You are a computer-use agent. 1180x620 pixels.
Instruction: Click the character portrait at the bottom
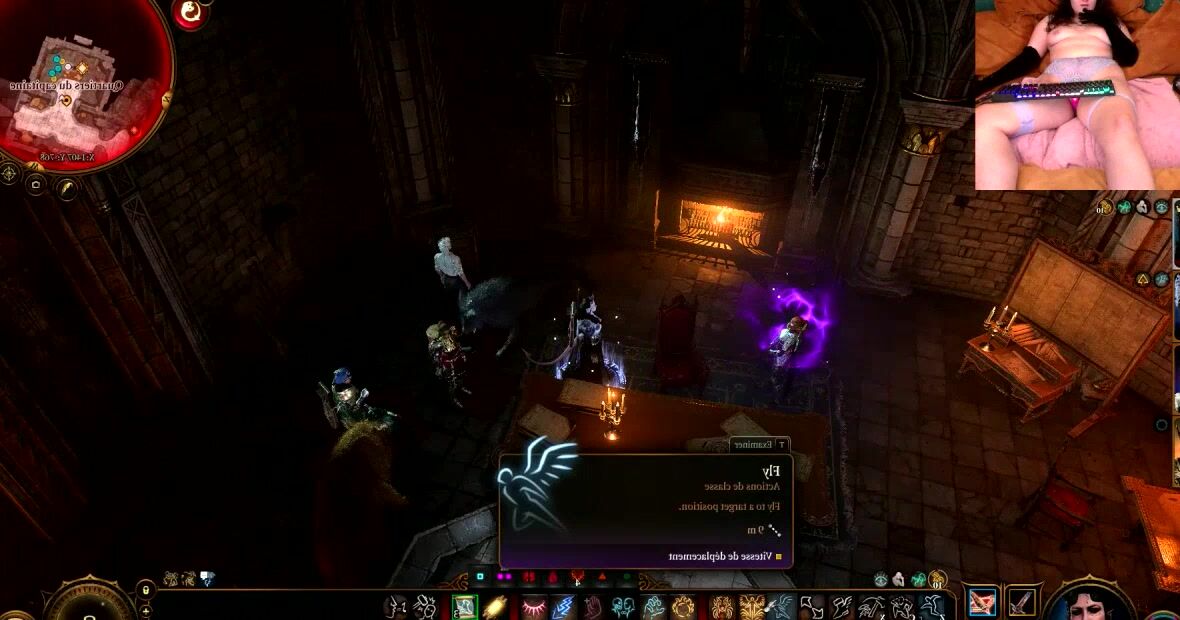(x=1088, y=602)
